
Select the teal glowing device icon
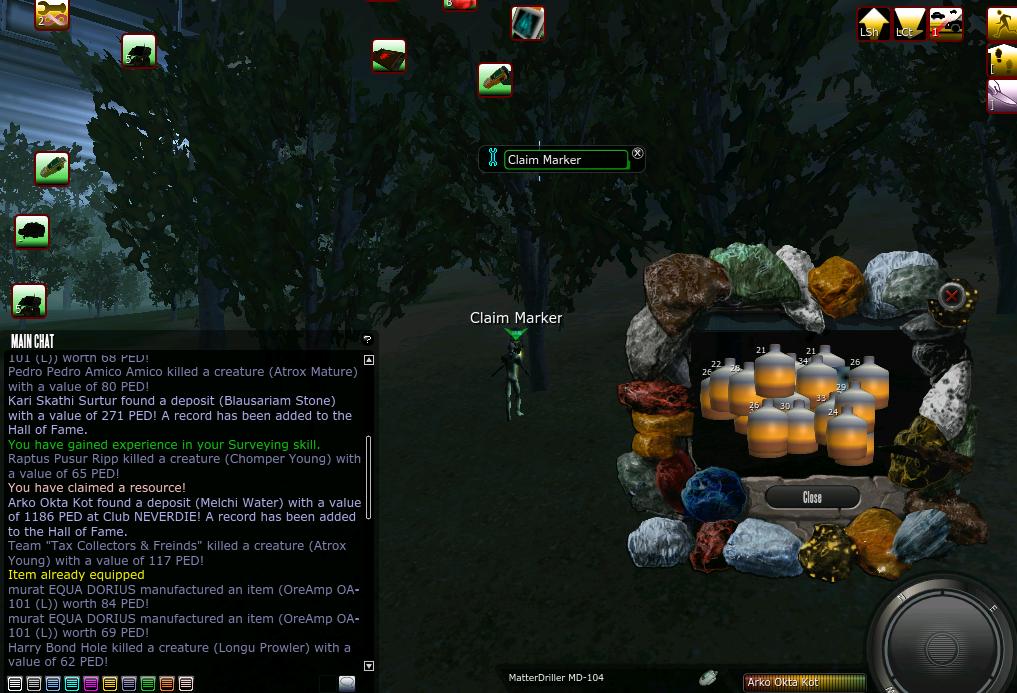pyautogui.click(x=527, y=22)
